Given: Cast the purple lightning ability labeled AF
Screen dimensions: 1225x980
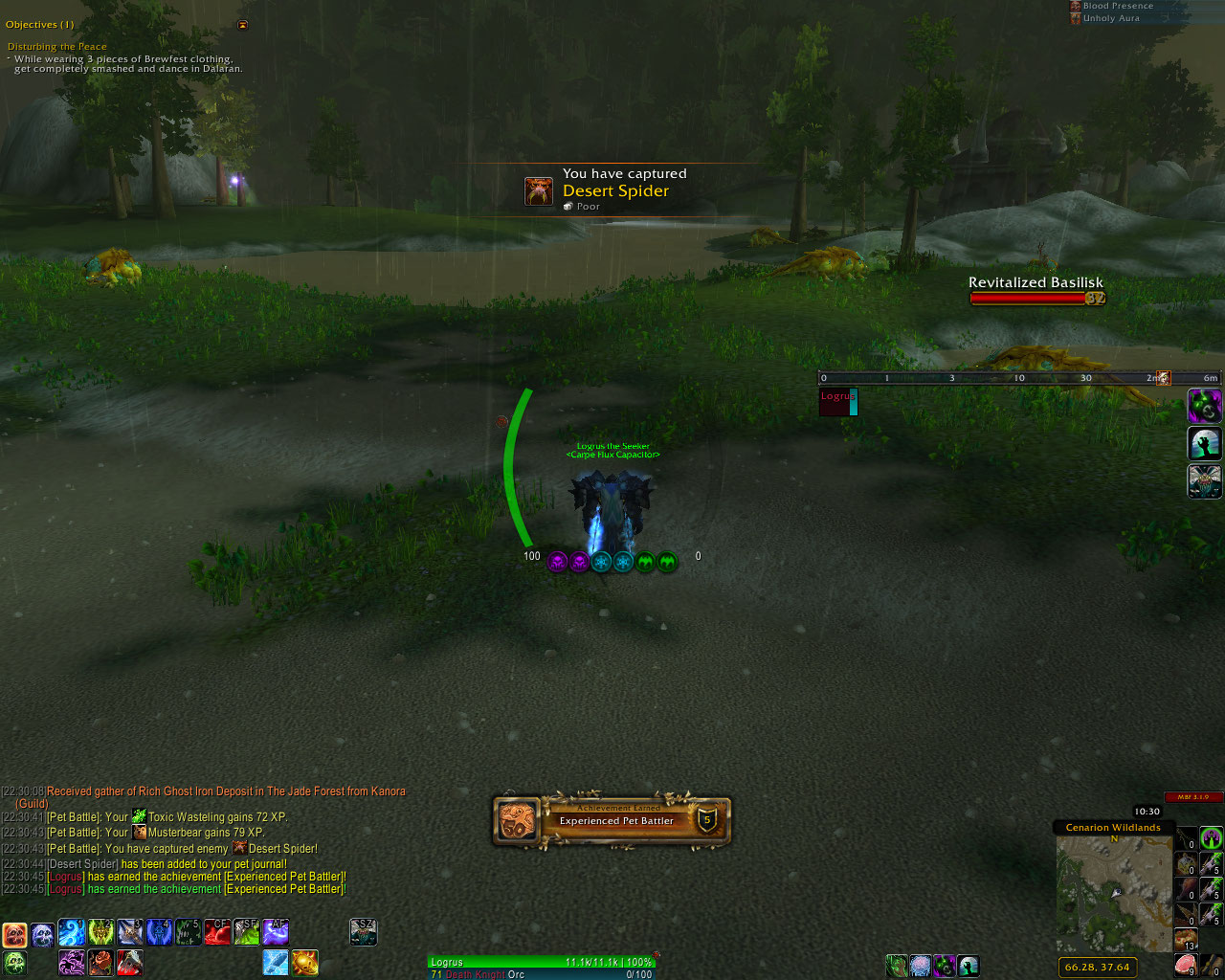Looking at the screenshot, I should pos(276,932).
